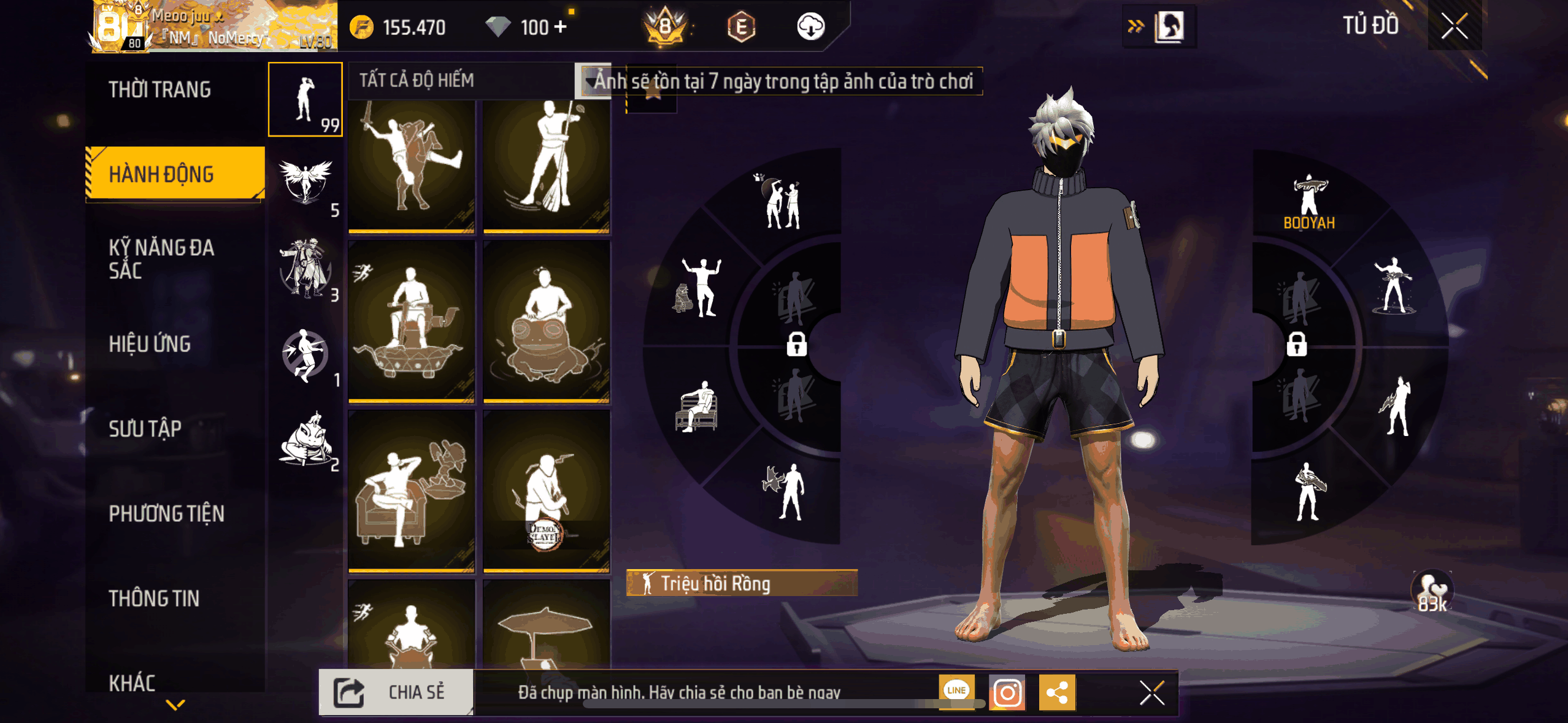Close the Tủ Đồ wardrobe screen

point(1454,26)
